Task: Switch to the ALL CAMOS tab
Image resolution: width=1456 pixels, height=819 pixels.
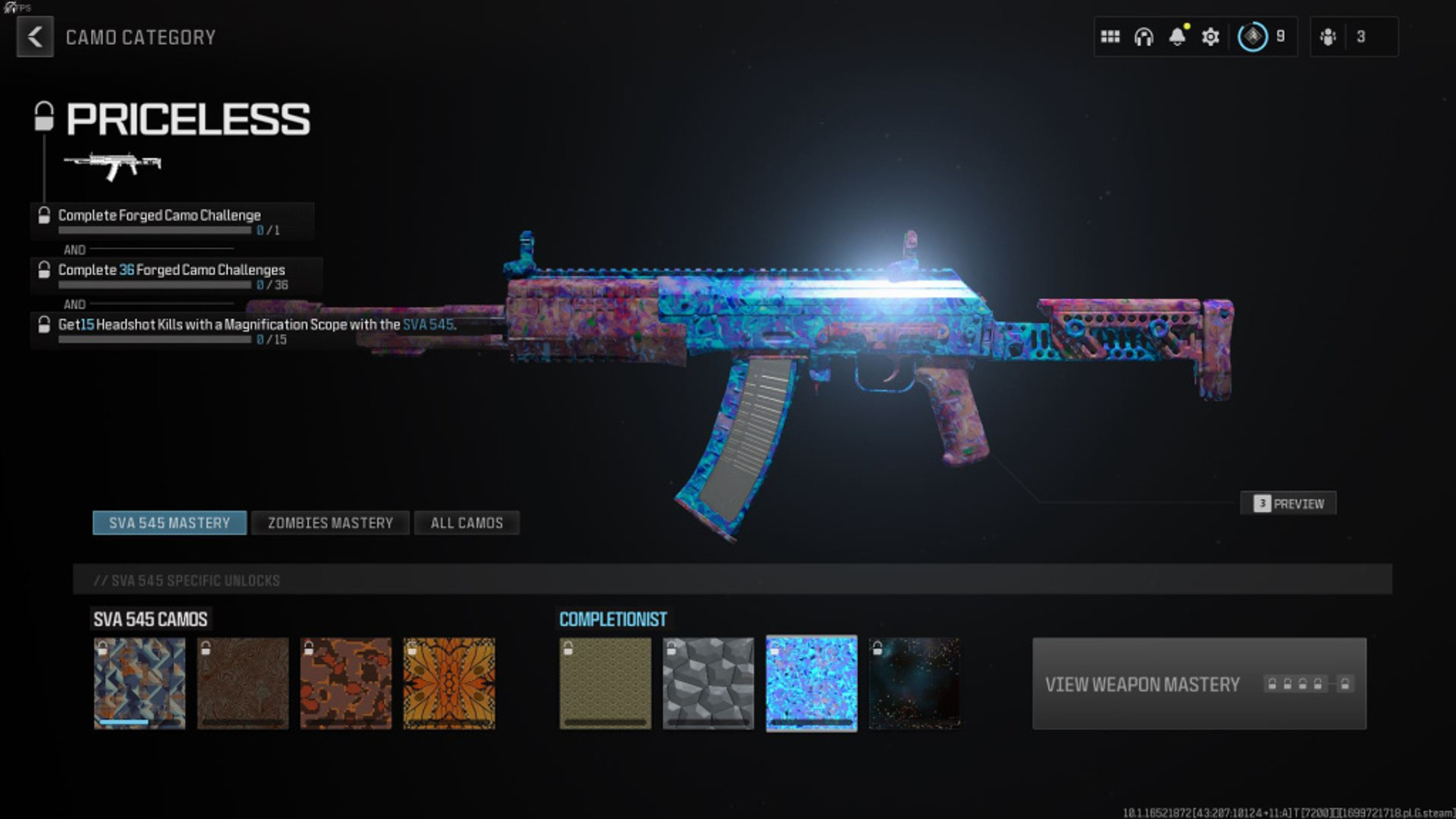Action: pyautogui.click(x=467, y=522)
